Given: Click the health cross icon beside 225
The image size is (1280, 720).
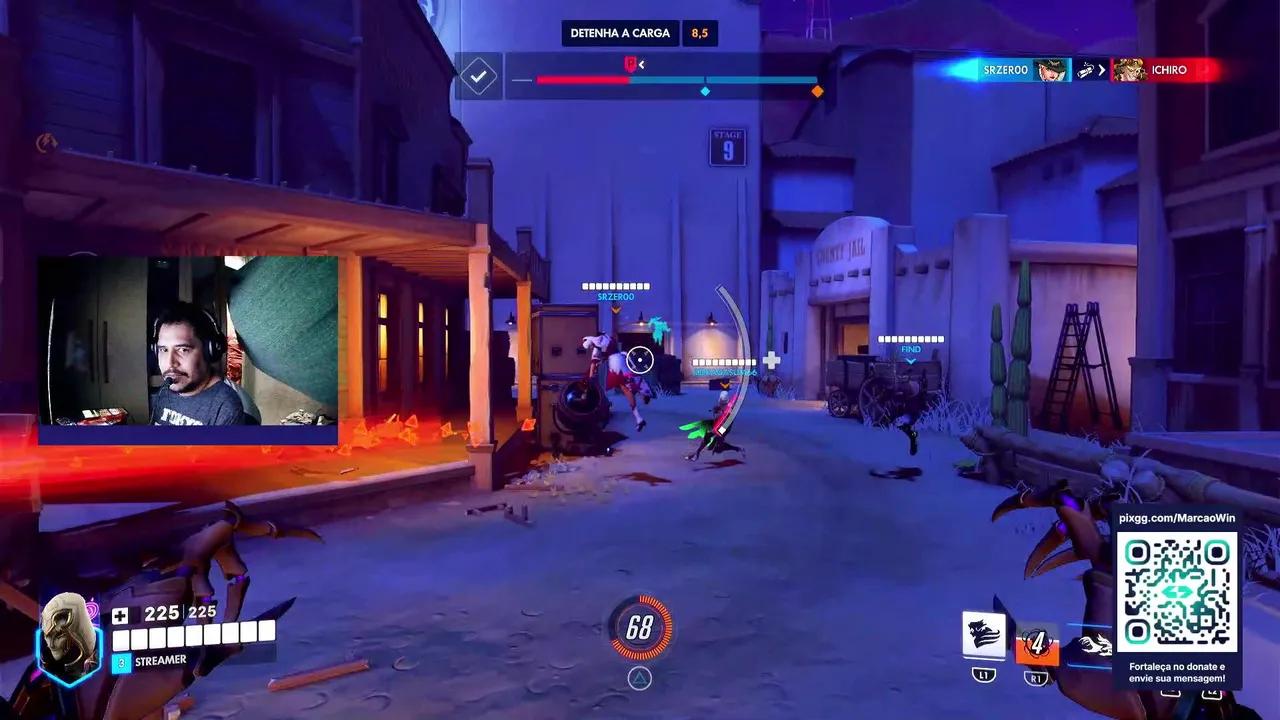Looking at the screenshot, I should point(120,615).
